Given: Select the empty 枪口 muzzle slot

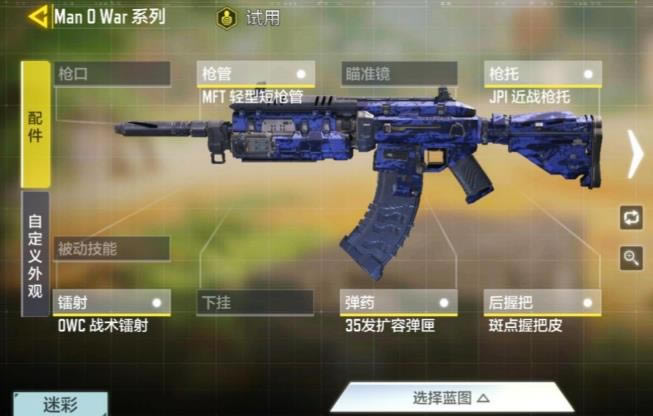Looking at the screenshot, I should coord(112,74).
